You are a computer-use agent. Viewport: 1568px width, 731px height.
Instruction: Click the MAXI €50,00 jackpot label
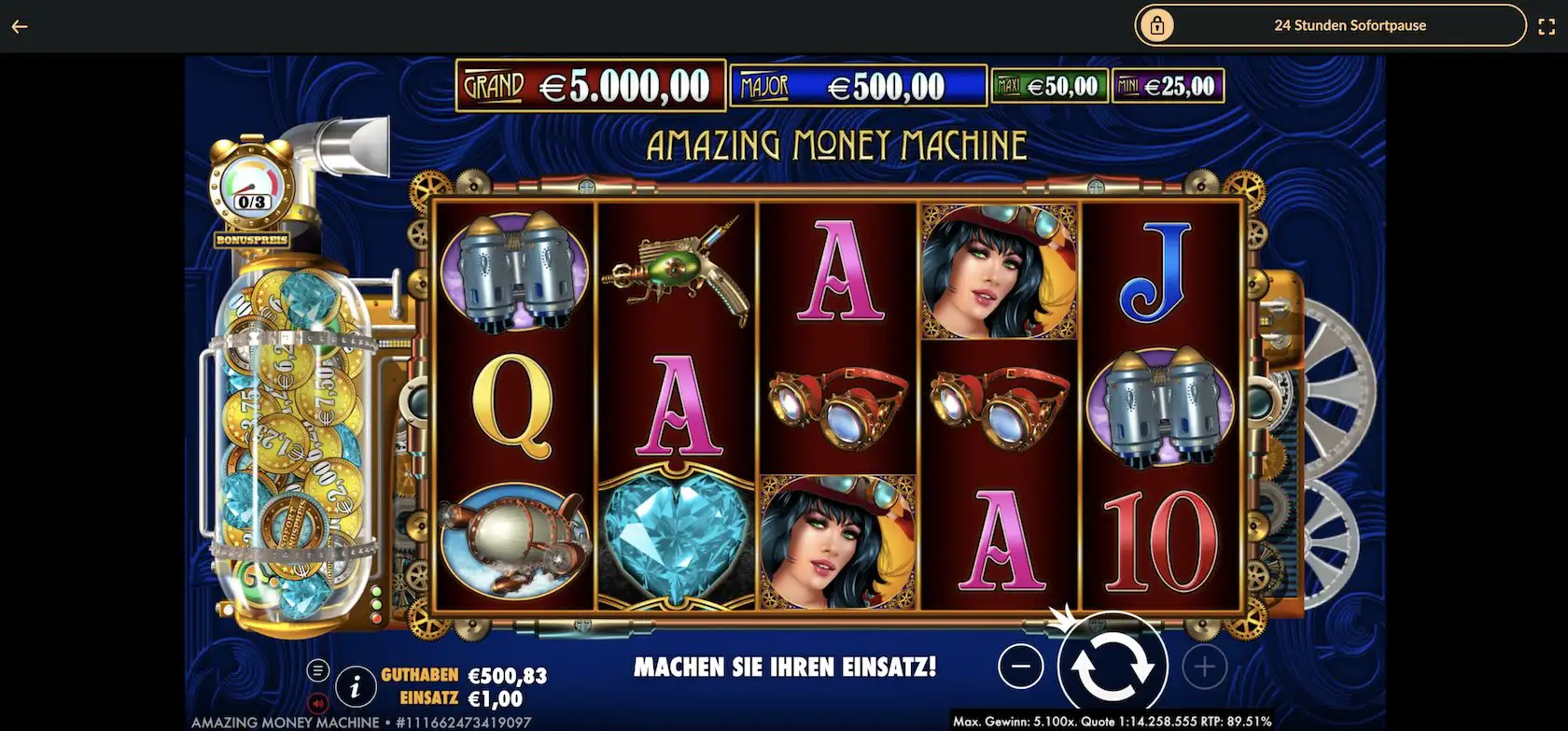coord(1049,85)
